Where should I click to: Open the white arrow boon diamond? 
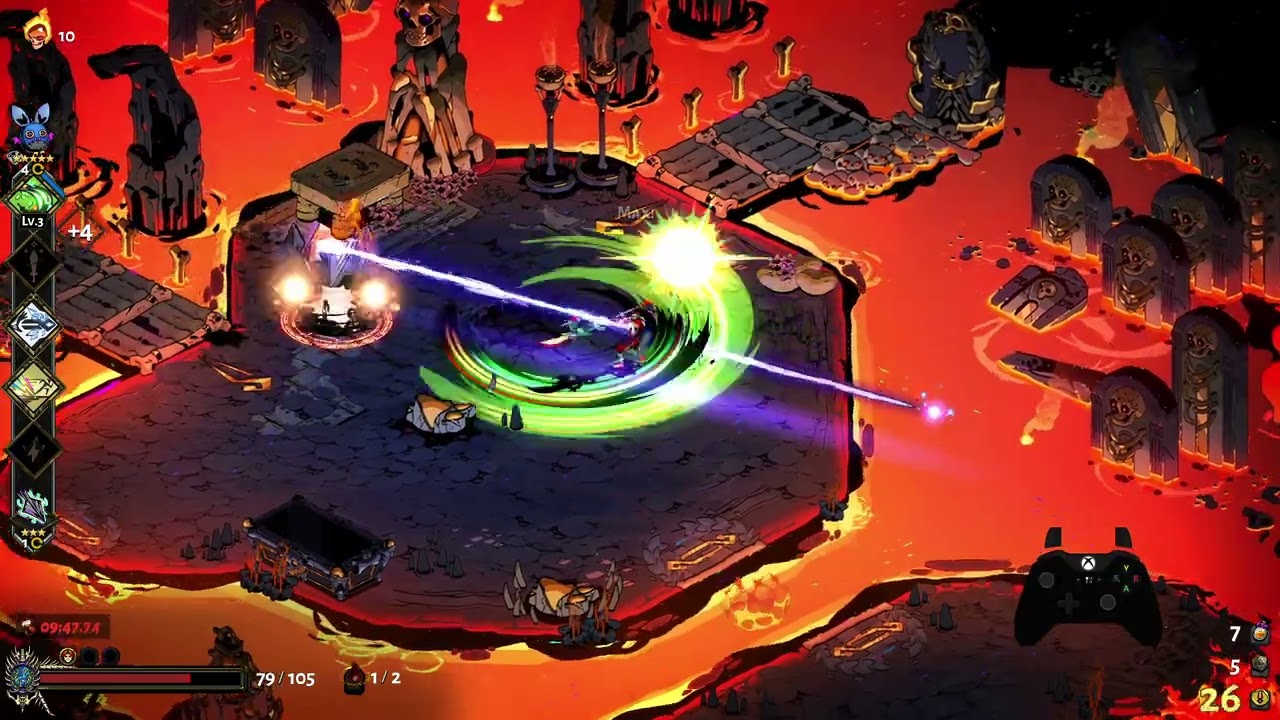32,326
